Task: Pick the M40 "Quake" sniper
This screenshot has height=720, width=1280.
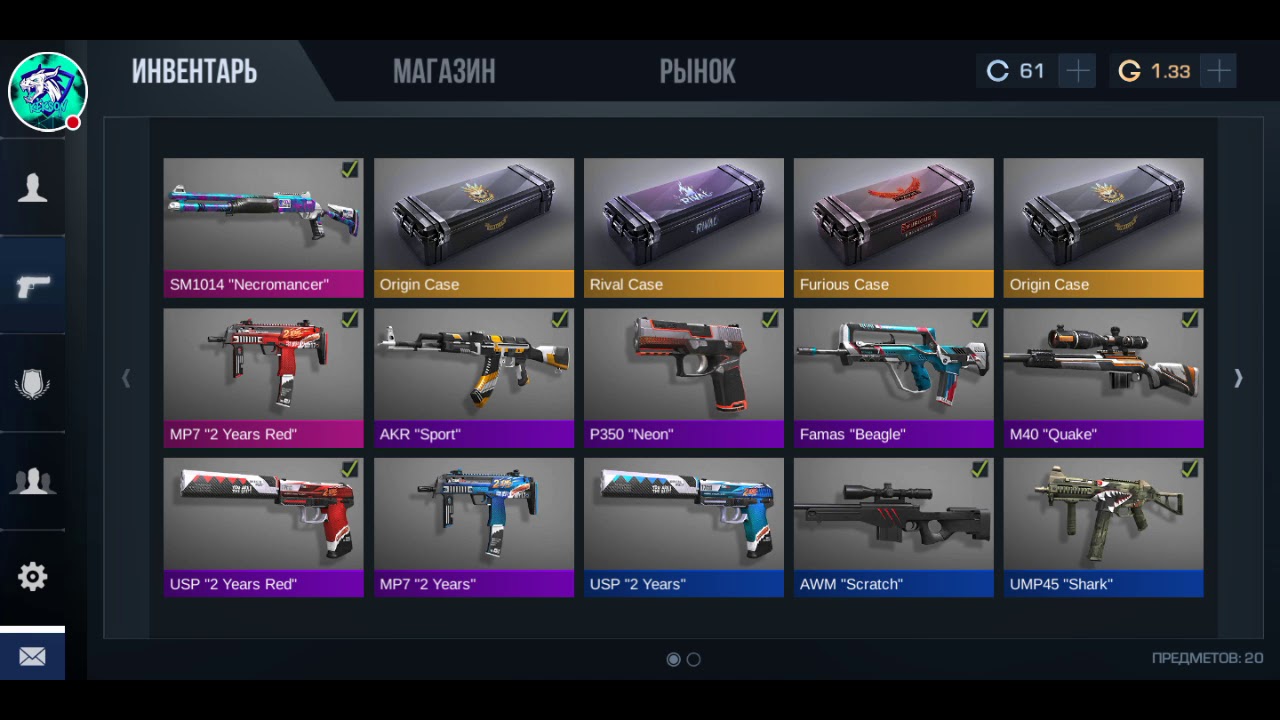Action: (1103, 377)
